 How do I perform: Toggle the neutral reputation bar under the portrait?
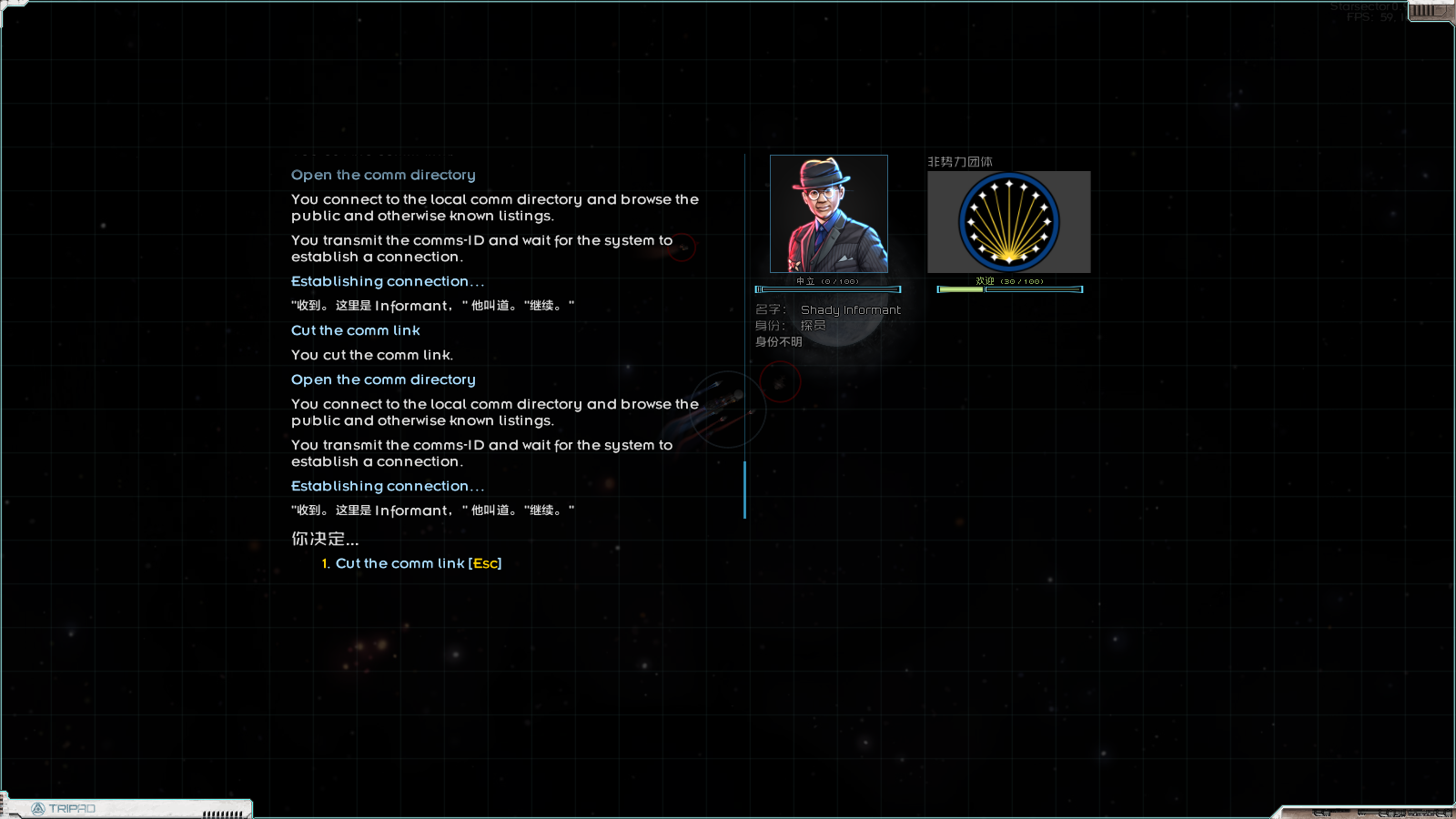point(828,288)
